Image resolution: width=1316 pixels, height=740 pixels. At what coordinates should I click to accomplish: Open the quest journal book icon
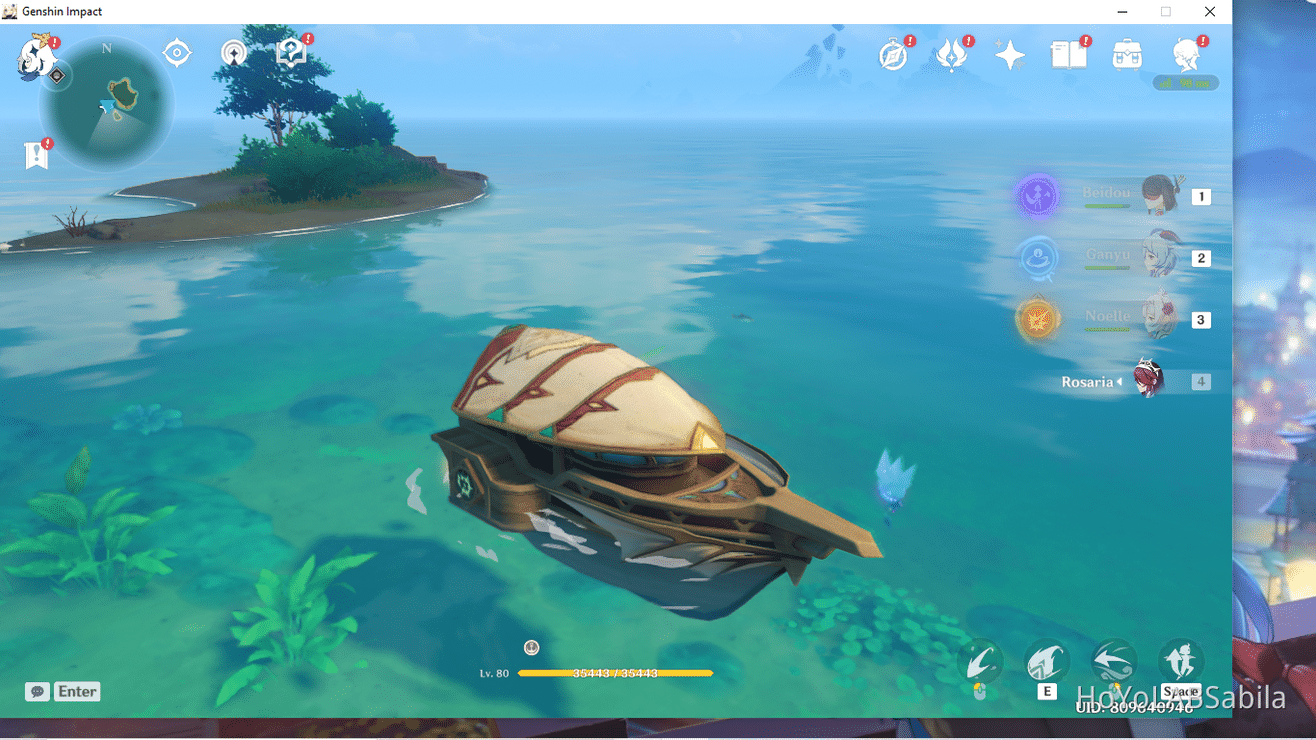[1069, 55]
